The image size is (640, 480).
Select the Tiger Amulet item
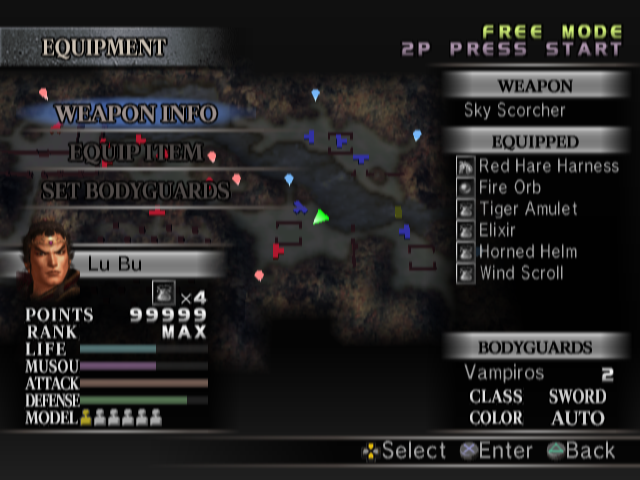528,209
